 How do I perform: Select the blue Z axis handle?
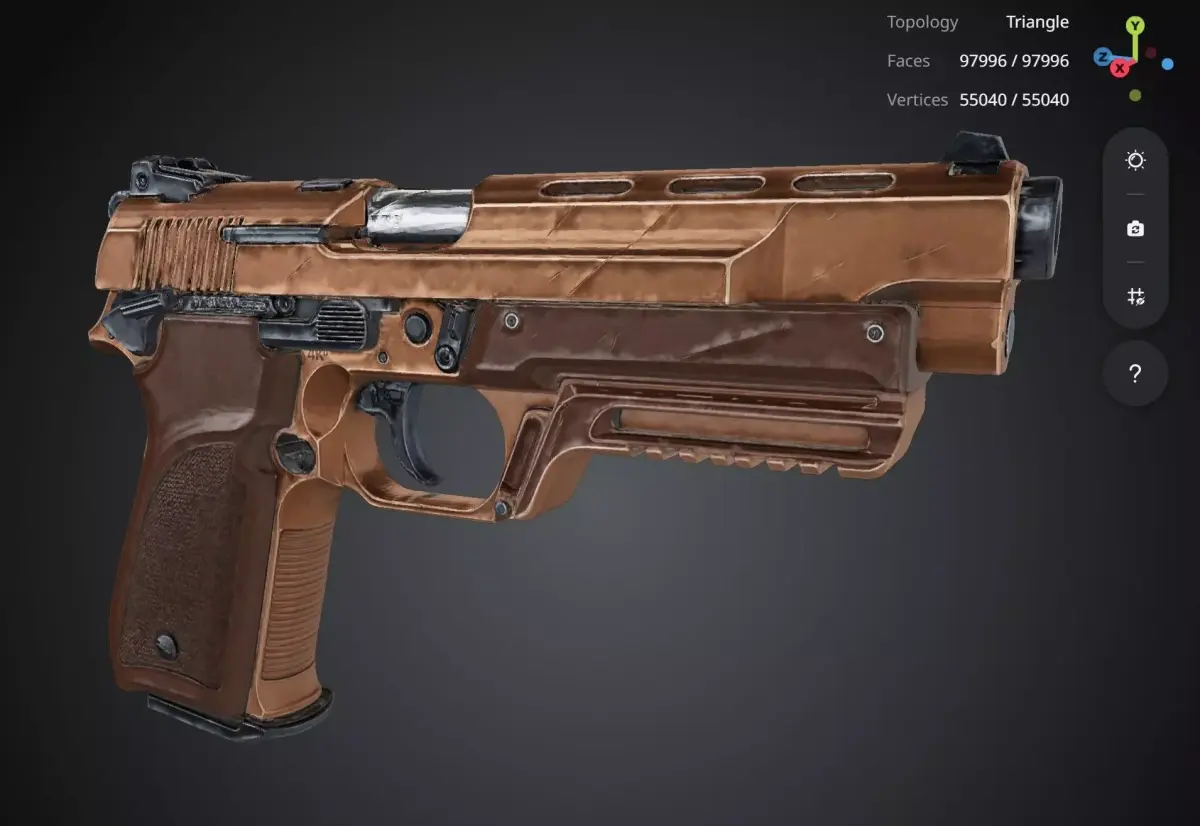[x=1102, y=57]
